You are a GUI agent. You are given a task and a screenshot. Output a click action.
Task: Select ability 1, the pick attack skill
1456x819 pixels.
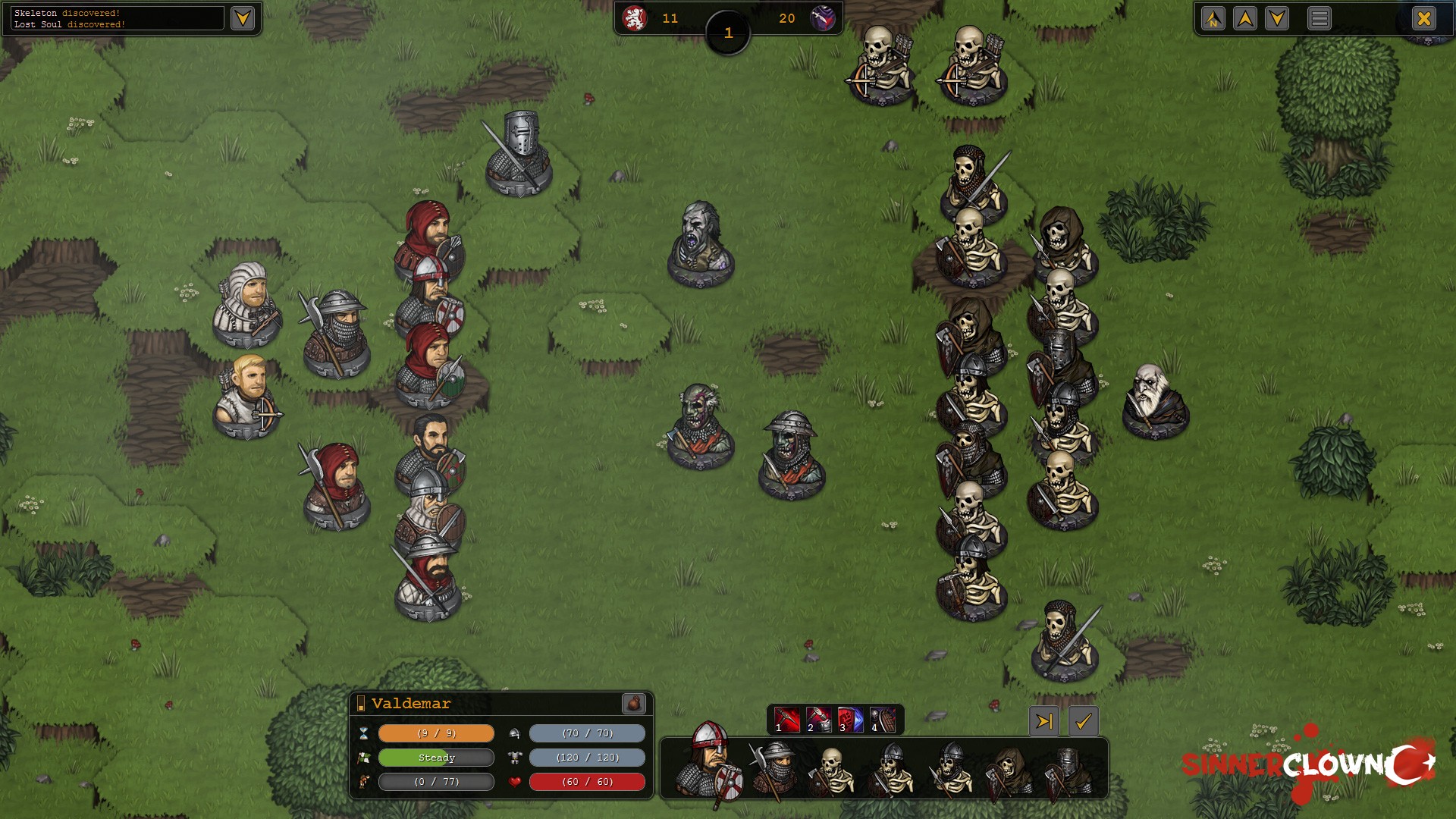pos(789,720)
